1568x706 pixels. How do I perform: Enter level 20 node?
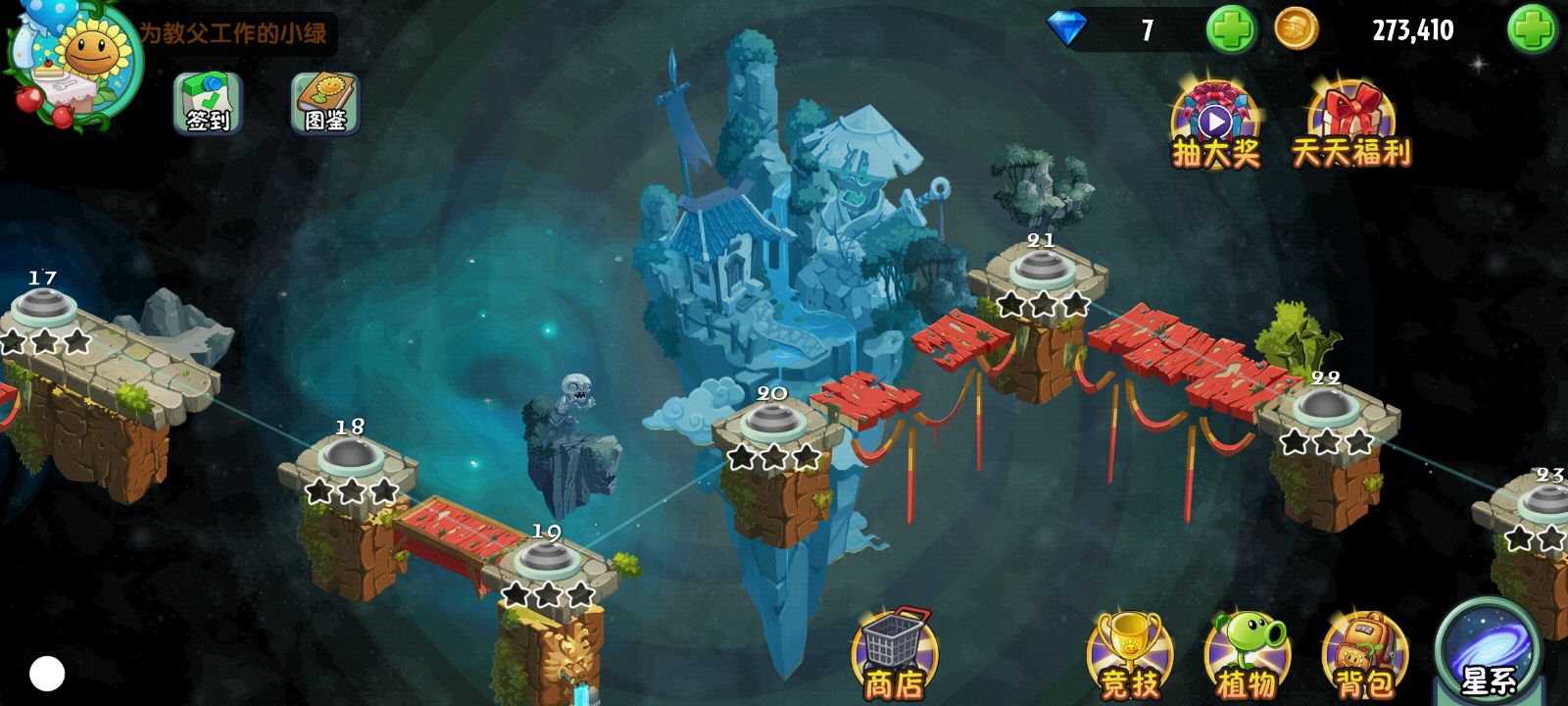pyautogui.click(x=773, y=423)
